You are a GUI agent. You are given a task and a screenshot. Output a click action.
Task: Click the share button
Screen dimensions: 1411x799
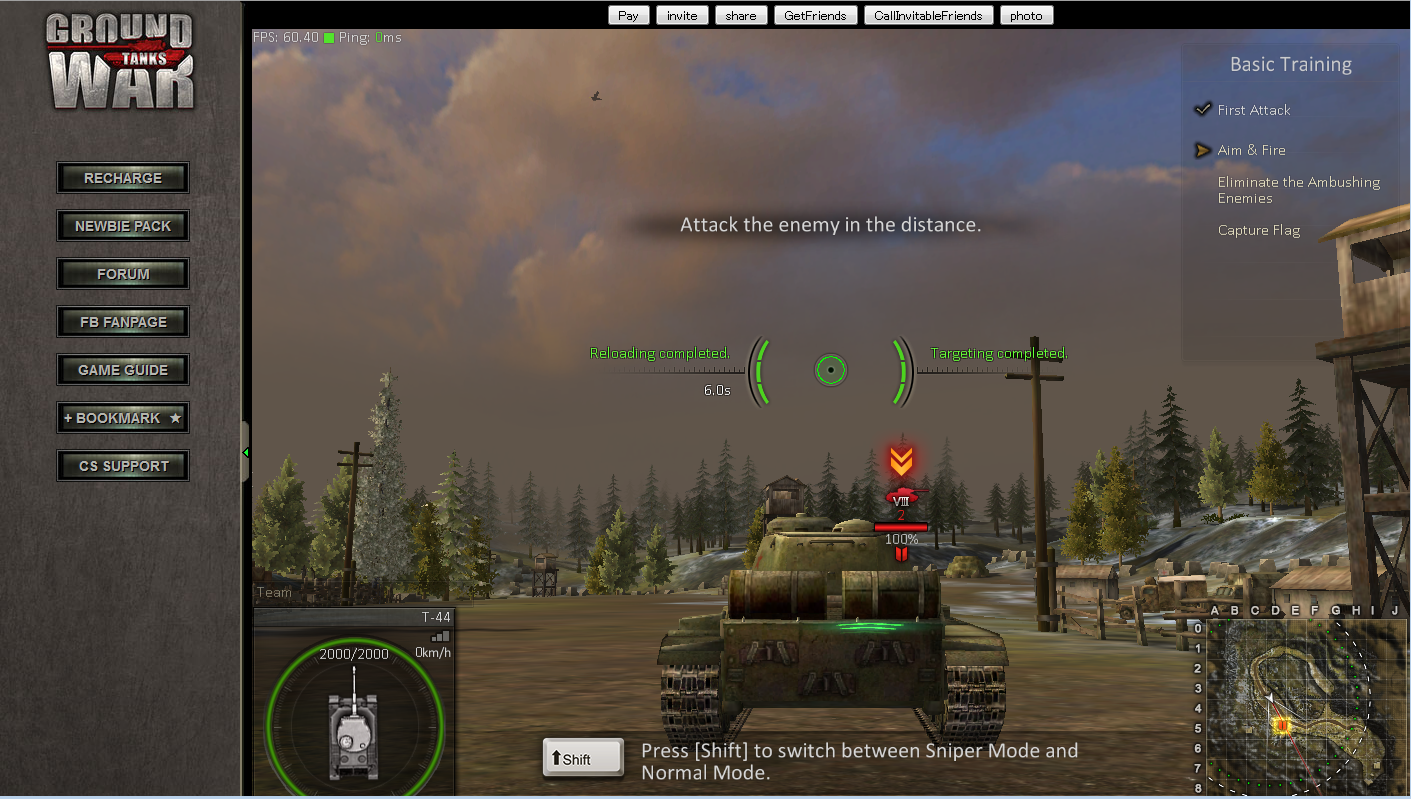pos(741,15)
